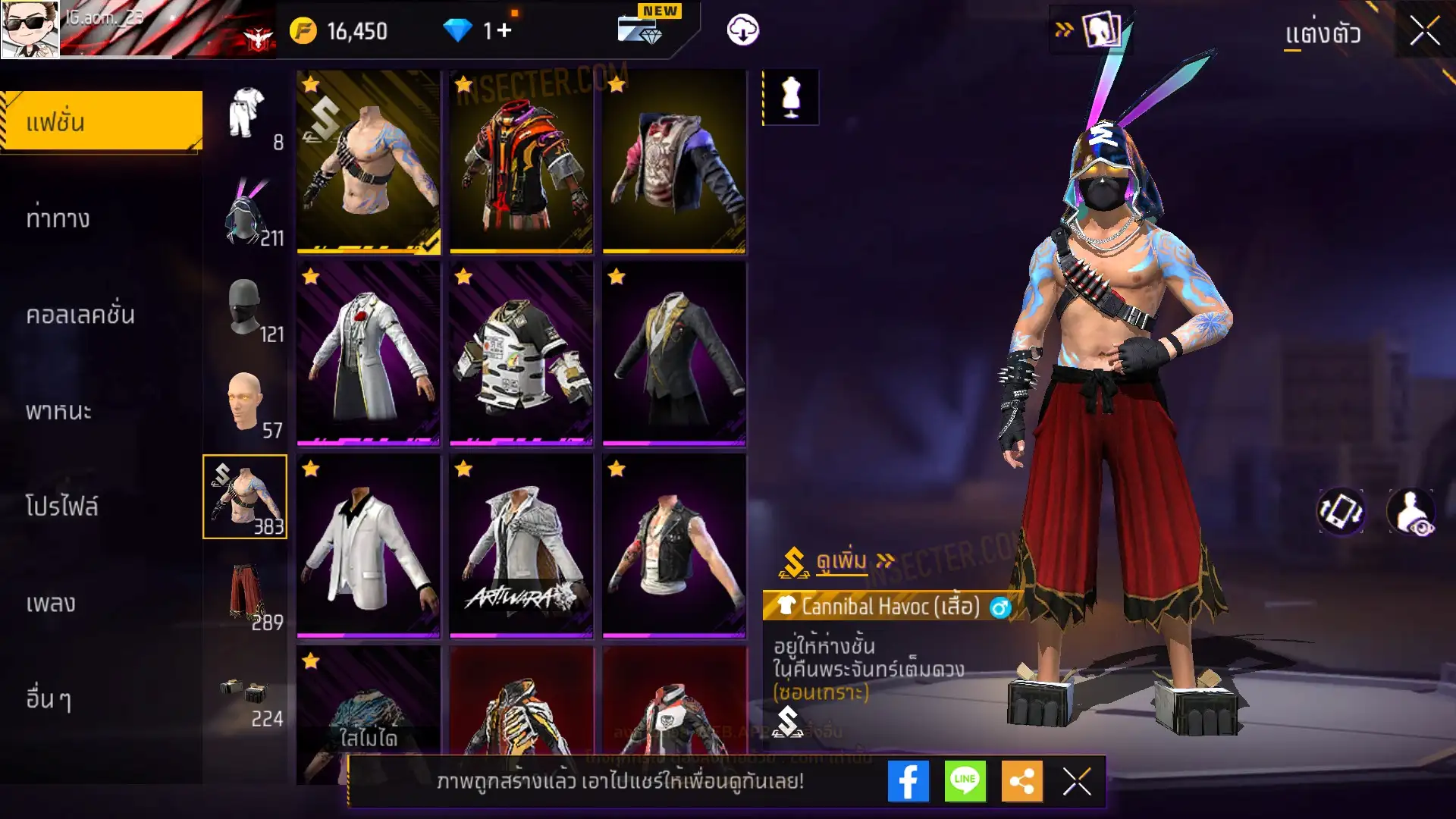Image resolution: width=1456 pixels, height=819 pixels.
Task: Select the Artiwara white jacket
Action: 521,546
